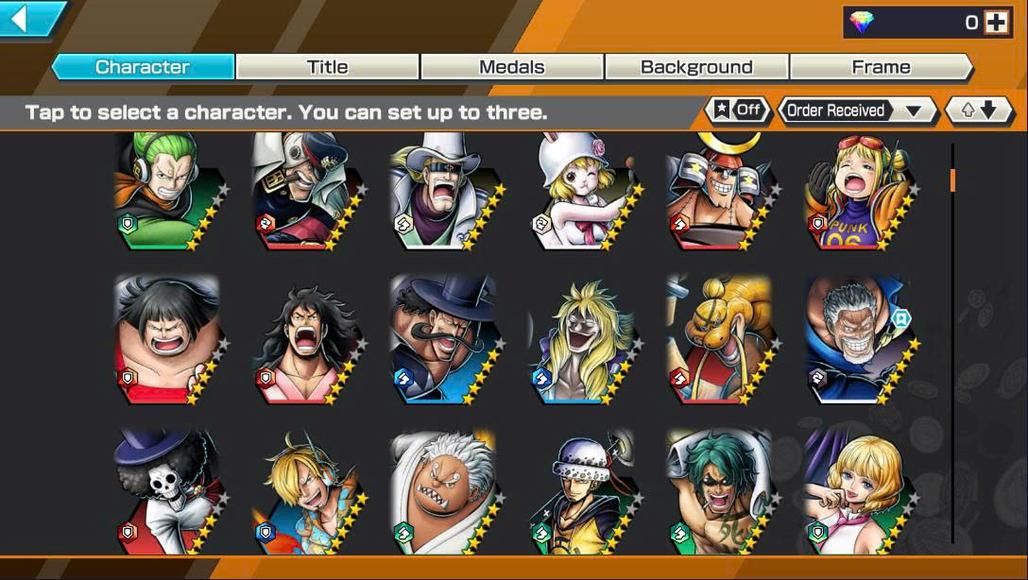Show the Background tab
Viewport: 1028px width, 580px height.
pyautogui.click(x=696, y=67)
